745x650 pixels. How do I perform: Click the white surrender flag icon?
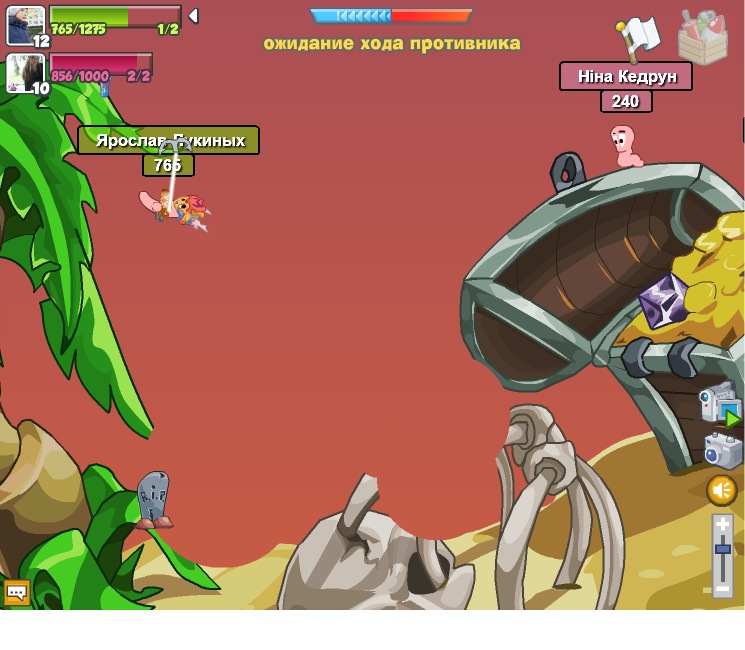637,38
